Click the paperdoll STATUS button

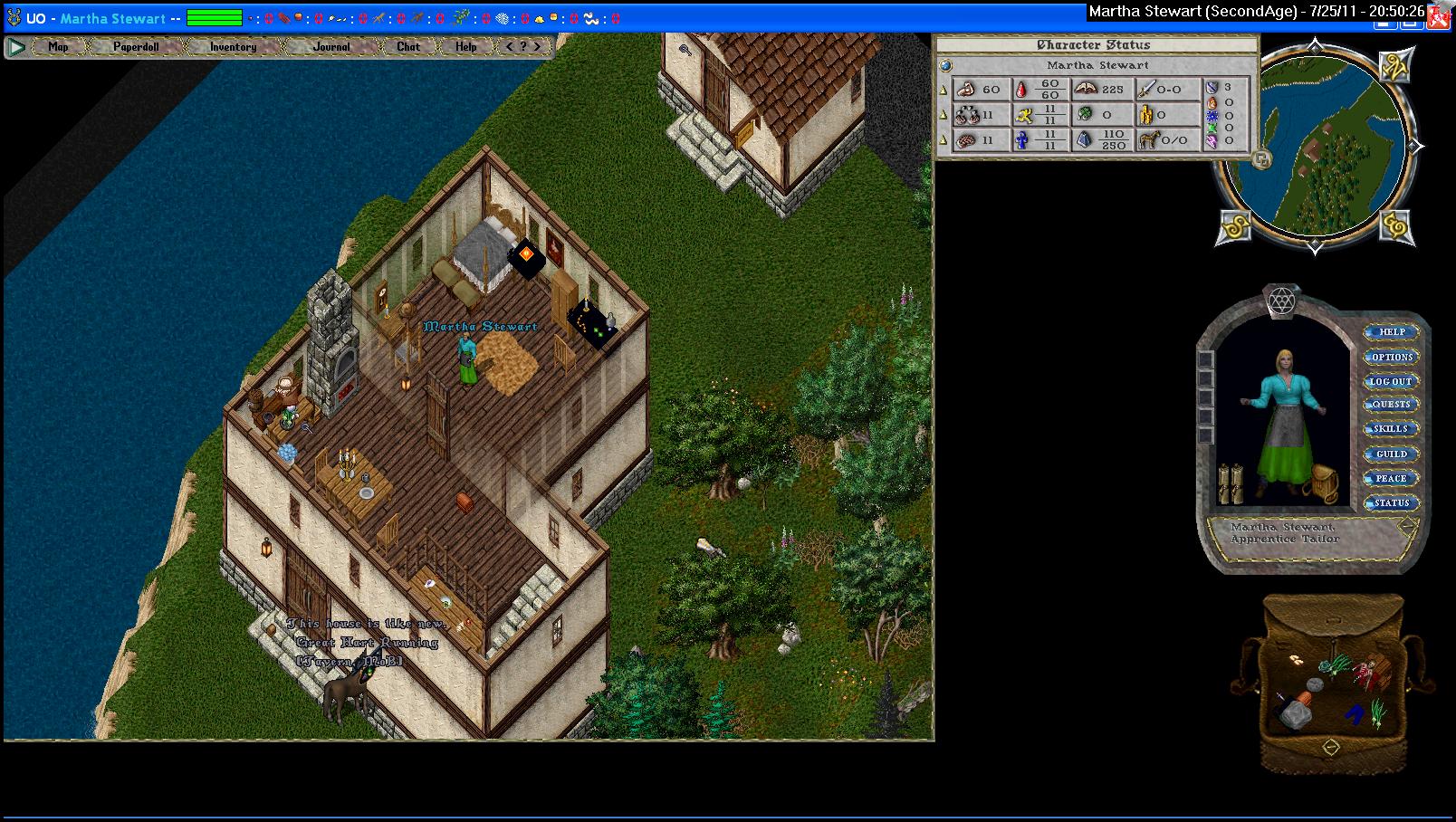pos(1392,502)
